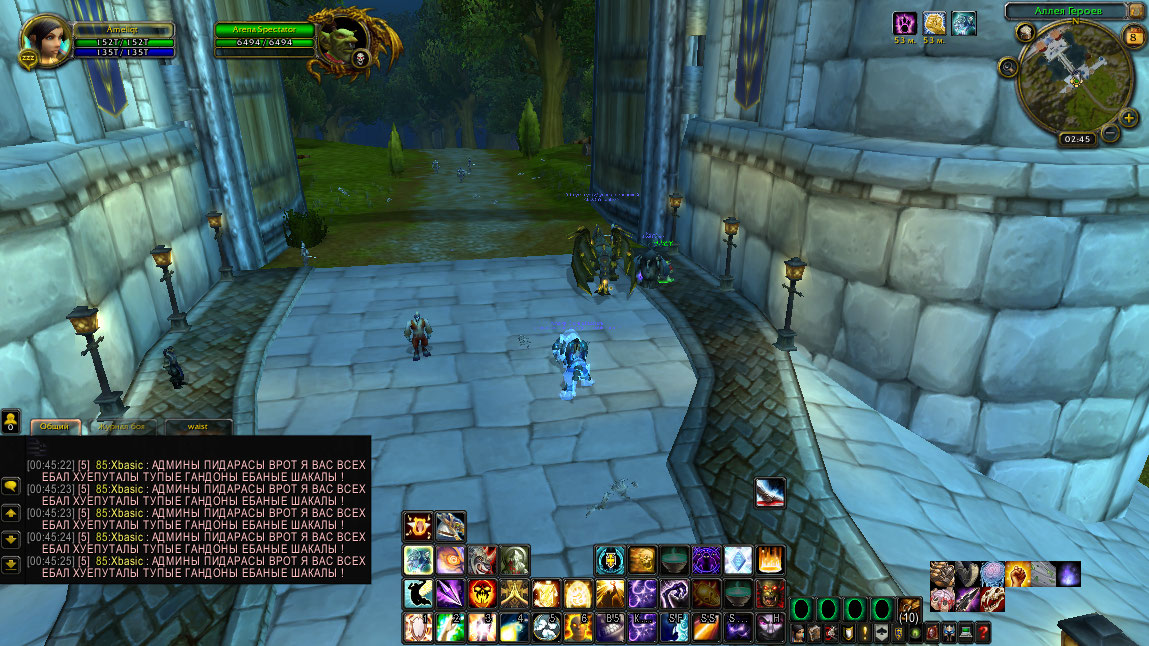Open the red question mark help button

tap(983, 632)
